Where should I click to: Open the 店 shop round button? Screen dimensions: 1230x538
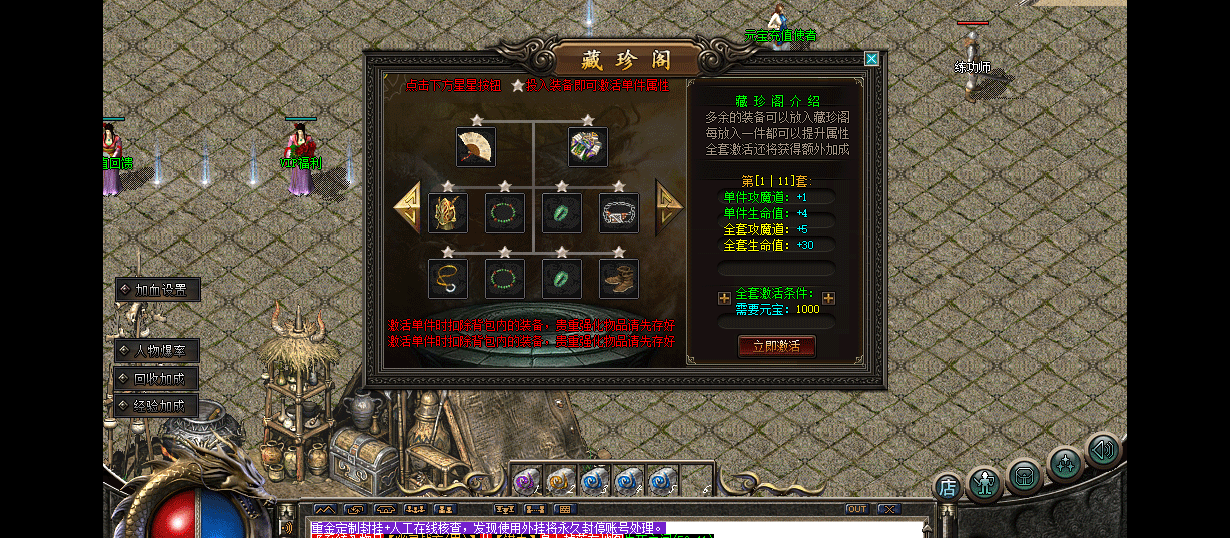click(x=948, y=488)
